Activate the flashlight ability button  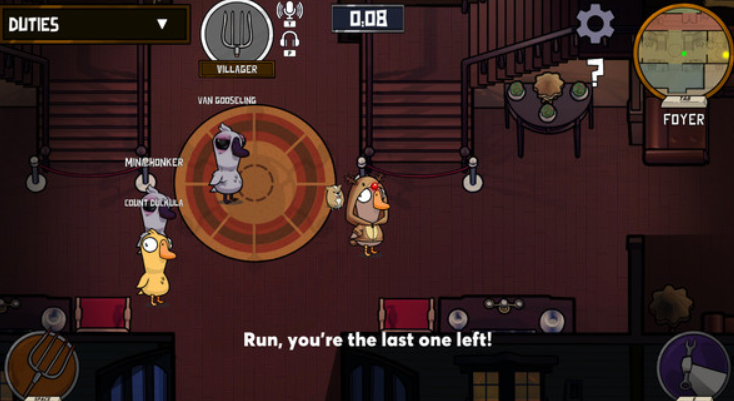(694, 367)
